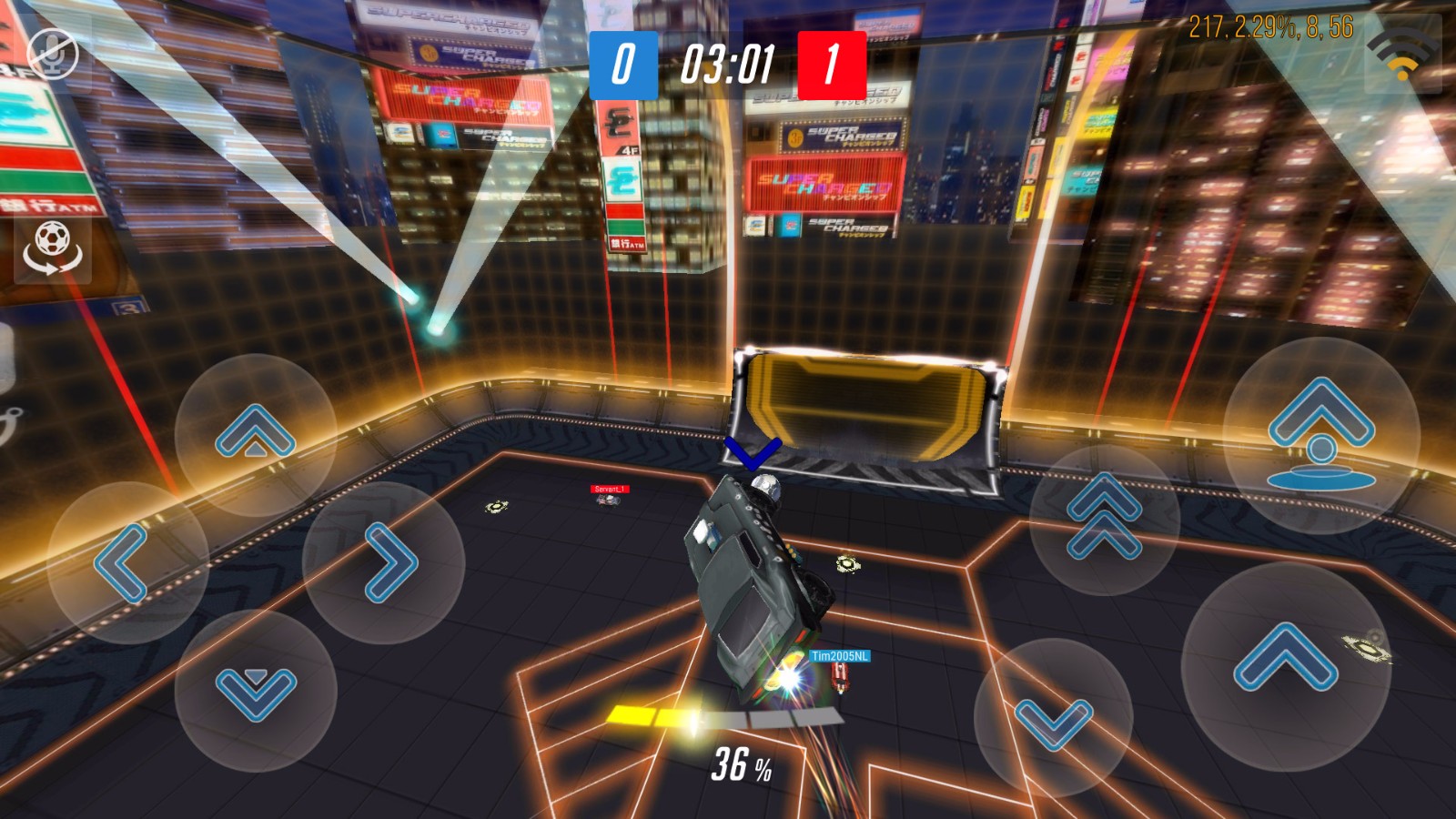Activate the double-chevron boost button
Image resolution: width=1456 pixels, height=819 pixels.
tap(1104, 517)
